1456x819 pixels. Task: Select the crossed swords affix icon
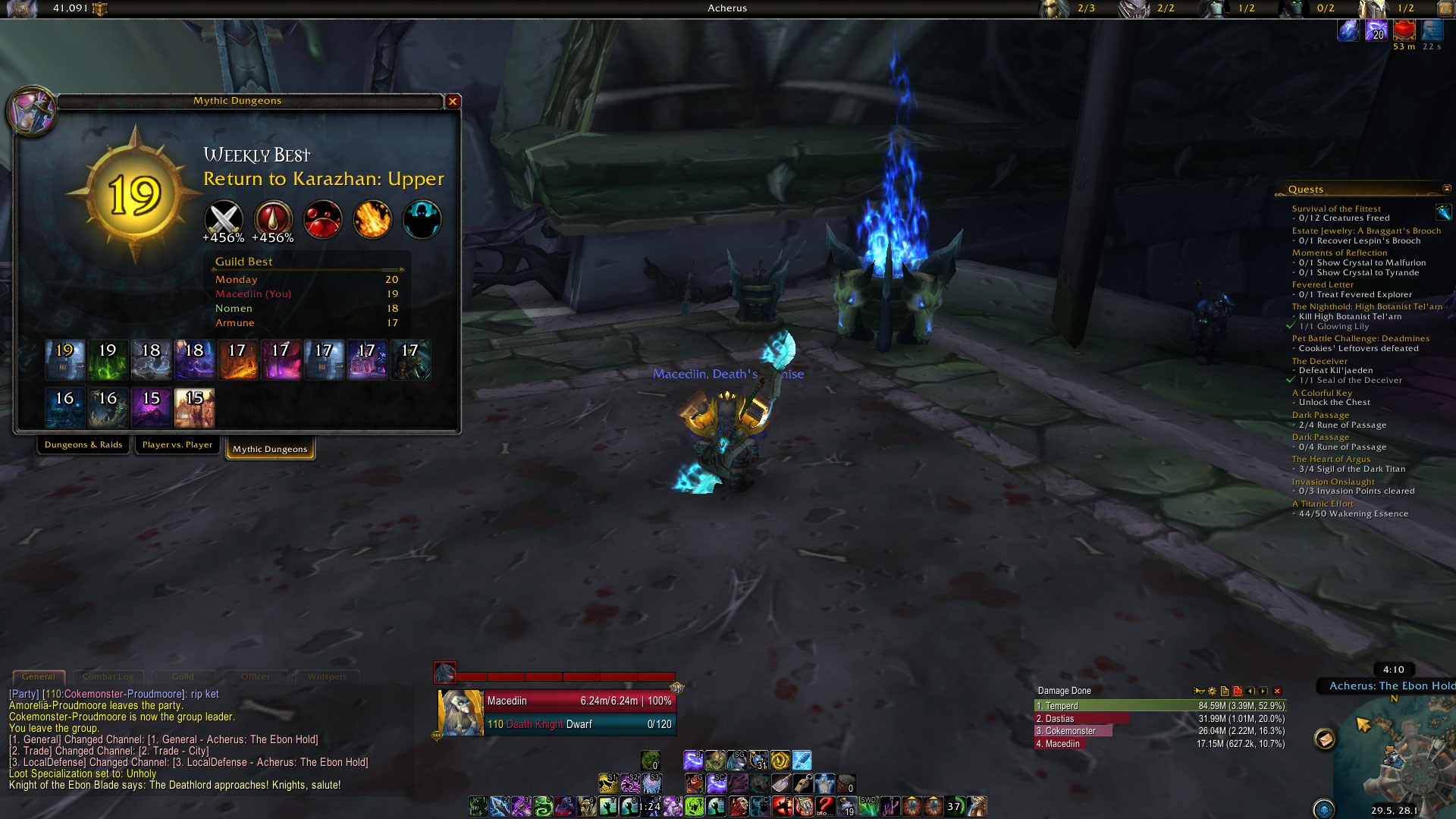pyautogui.click(x=224, y=219)
